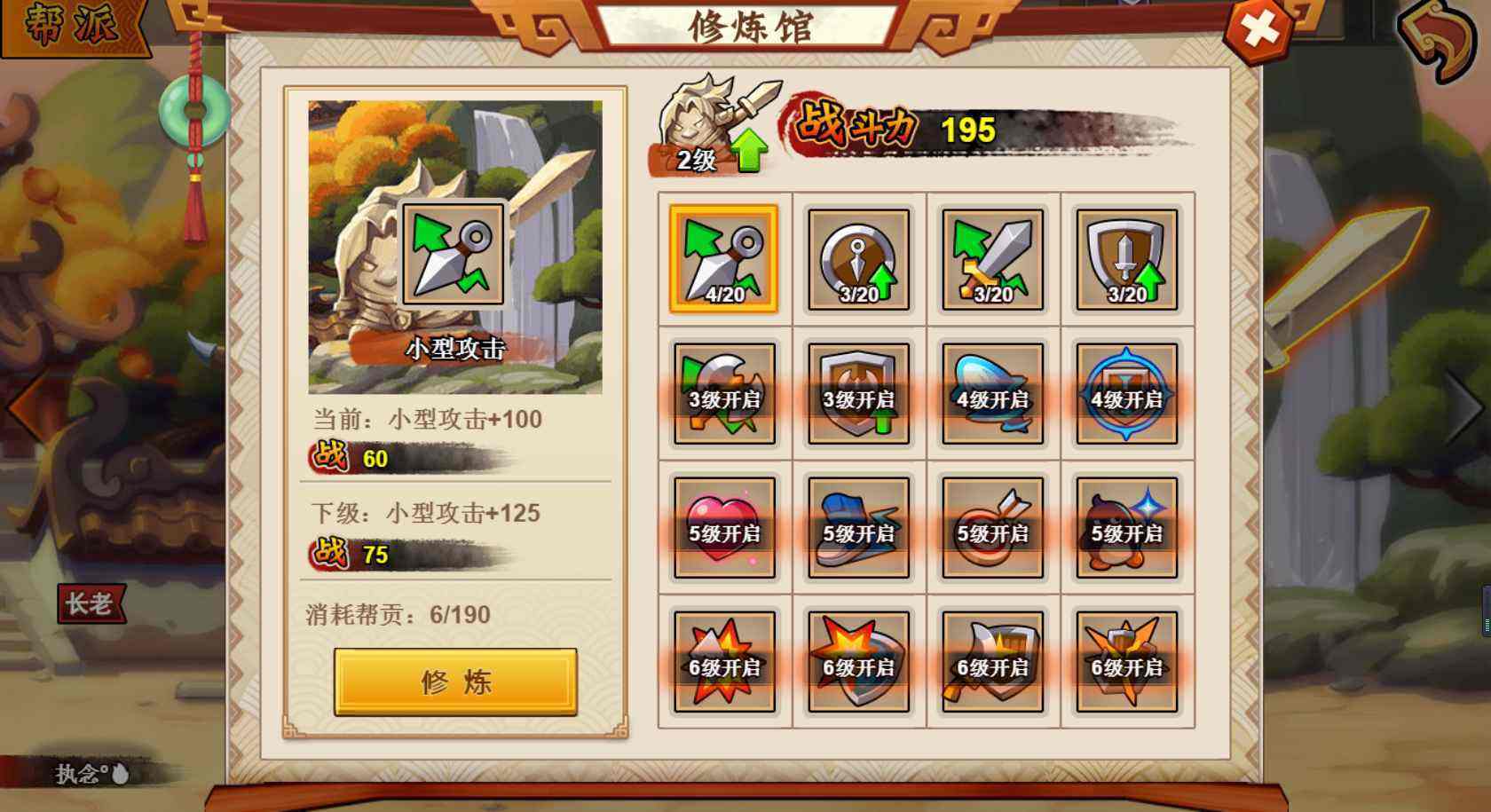View the blue compass ring skill requiring level 4
The height and width of the screenshot is (812, 1491).
[x=1125, y=393]
